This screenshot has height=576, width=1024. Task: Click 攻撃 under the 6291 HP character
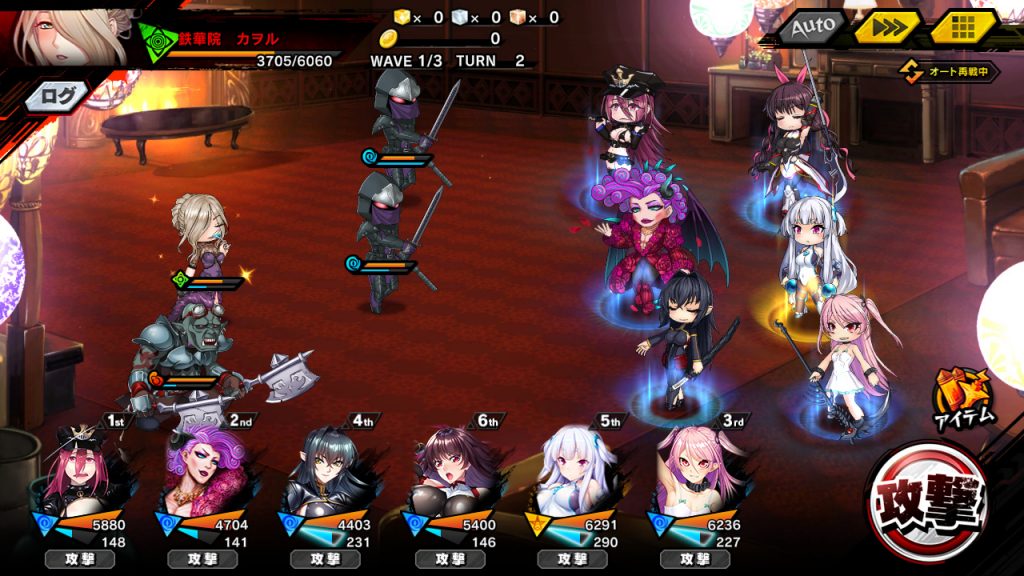pos(573,559)
